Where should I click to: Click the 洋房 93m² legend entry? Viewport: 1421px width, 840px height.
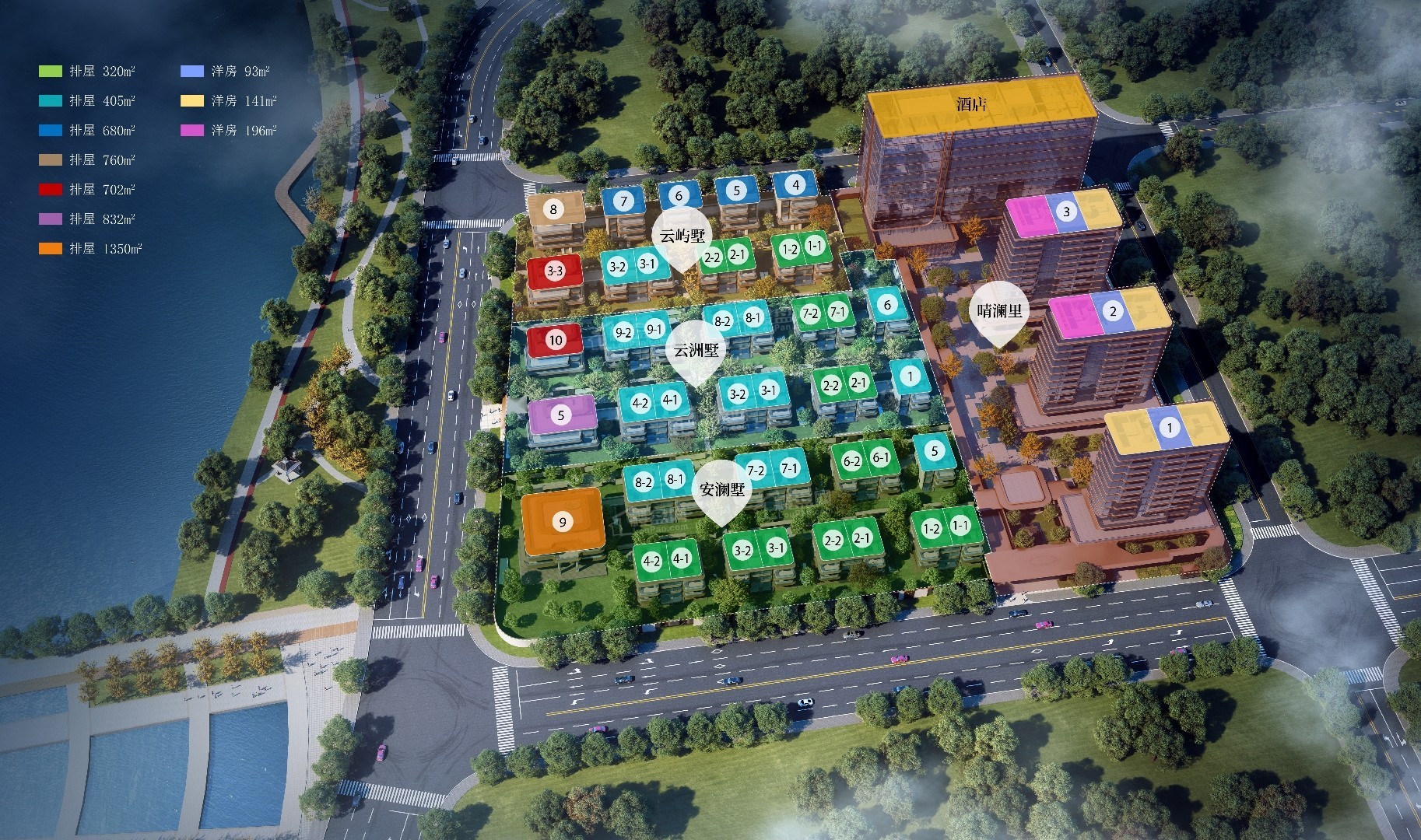pyautogui.click(x=226, y=72)
